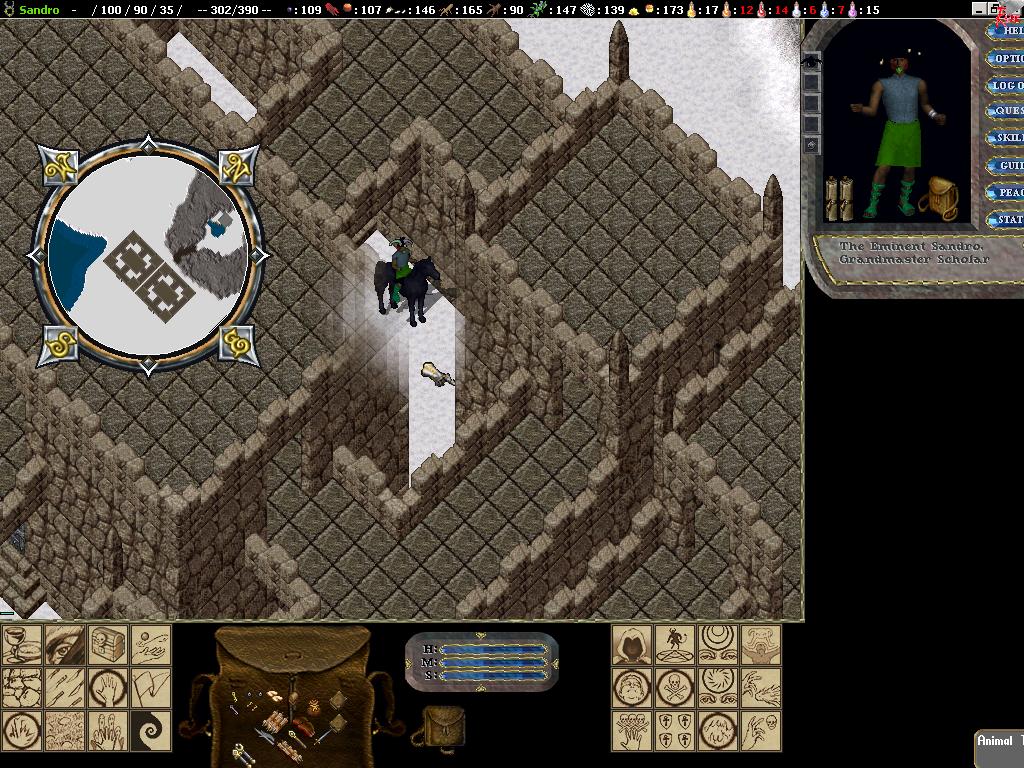Click the Log Out button

1008,85
